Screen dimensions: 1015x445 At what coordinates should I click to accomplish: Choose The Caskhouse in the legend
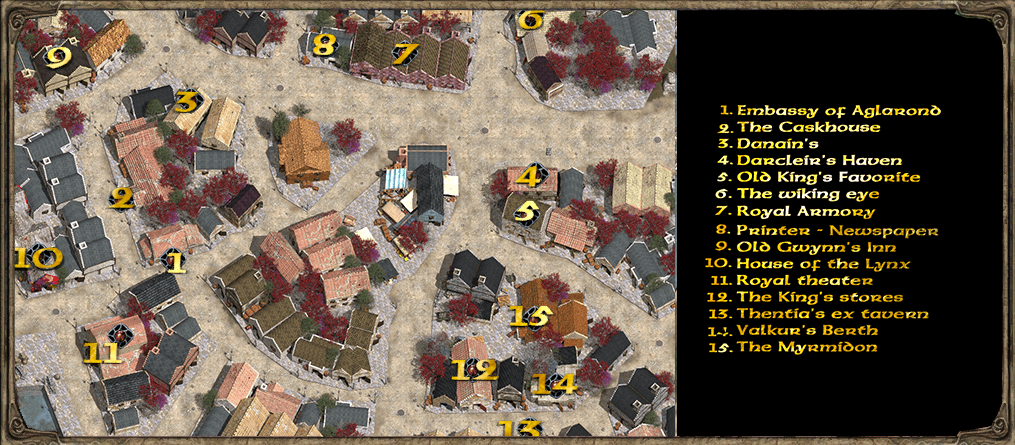(x=809, y=127)
